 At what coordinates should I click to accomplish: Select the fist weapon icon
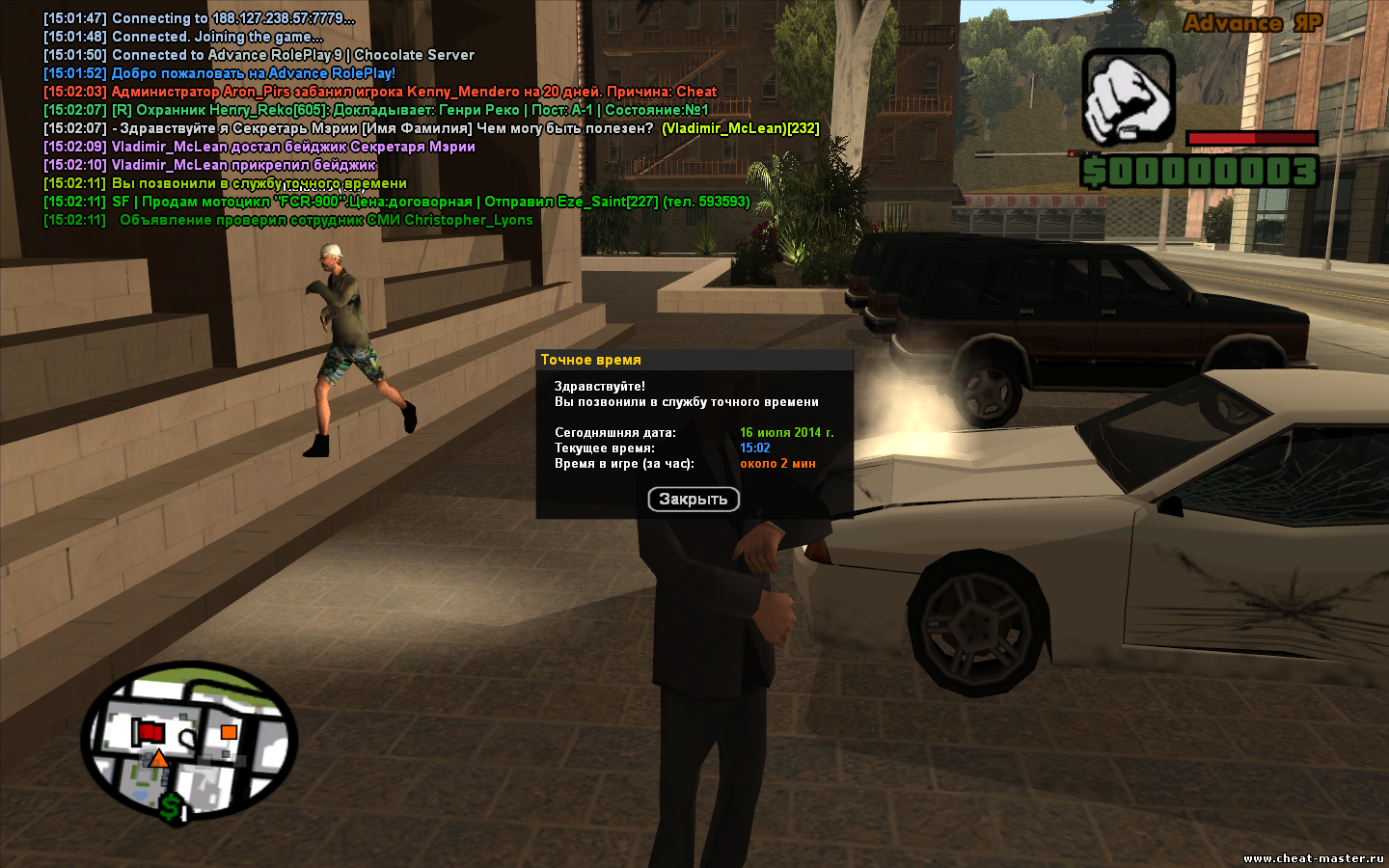coord(1128,98)
